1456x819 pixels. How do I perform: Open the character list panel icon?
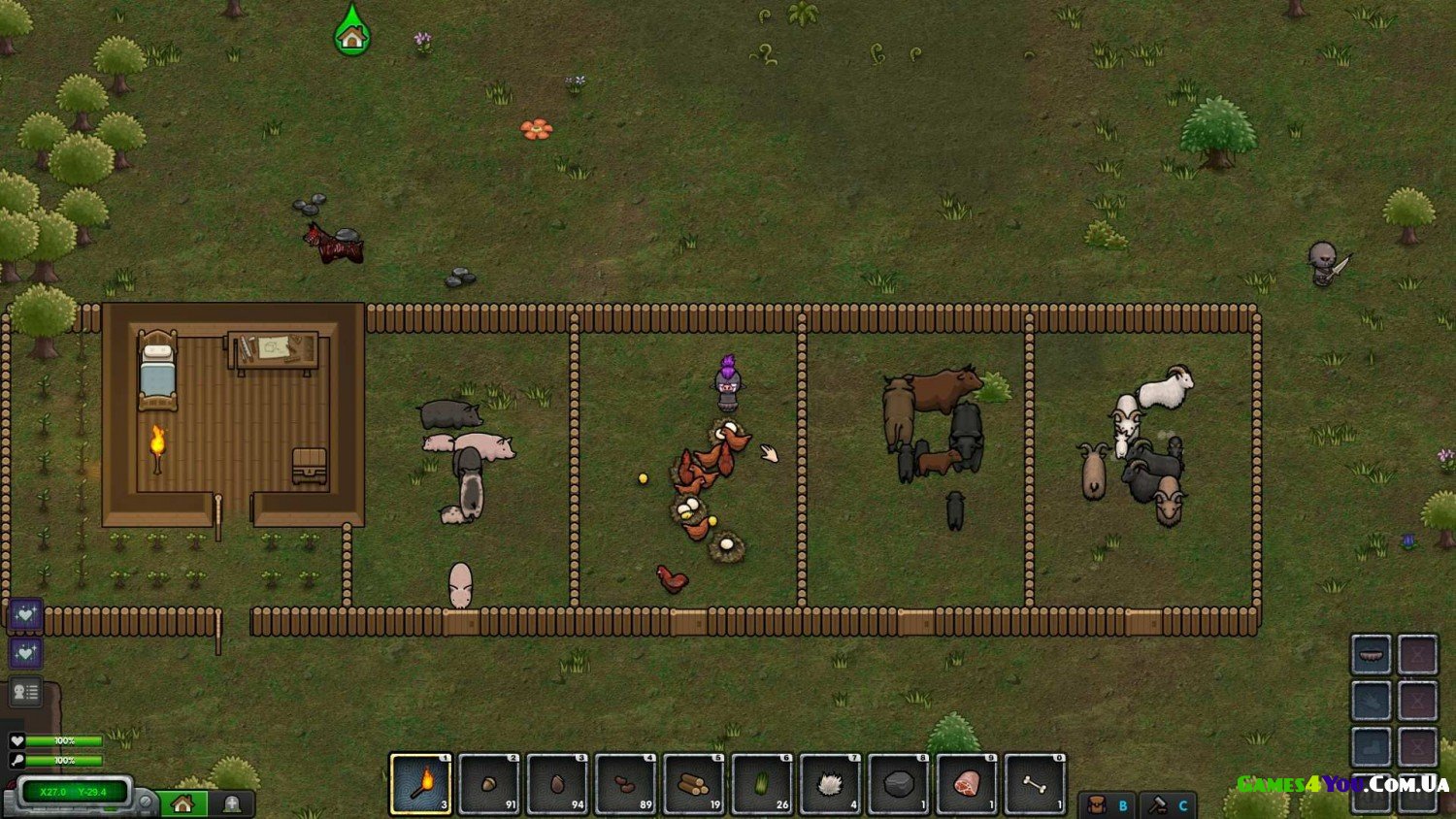pyautogui.click(x=25, y=692)
